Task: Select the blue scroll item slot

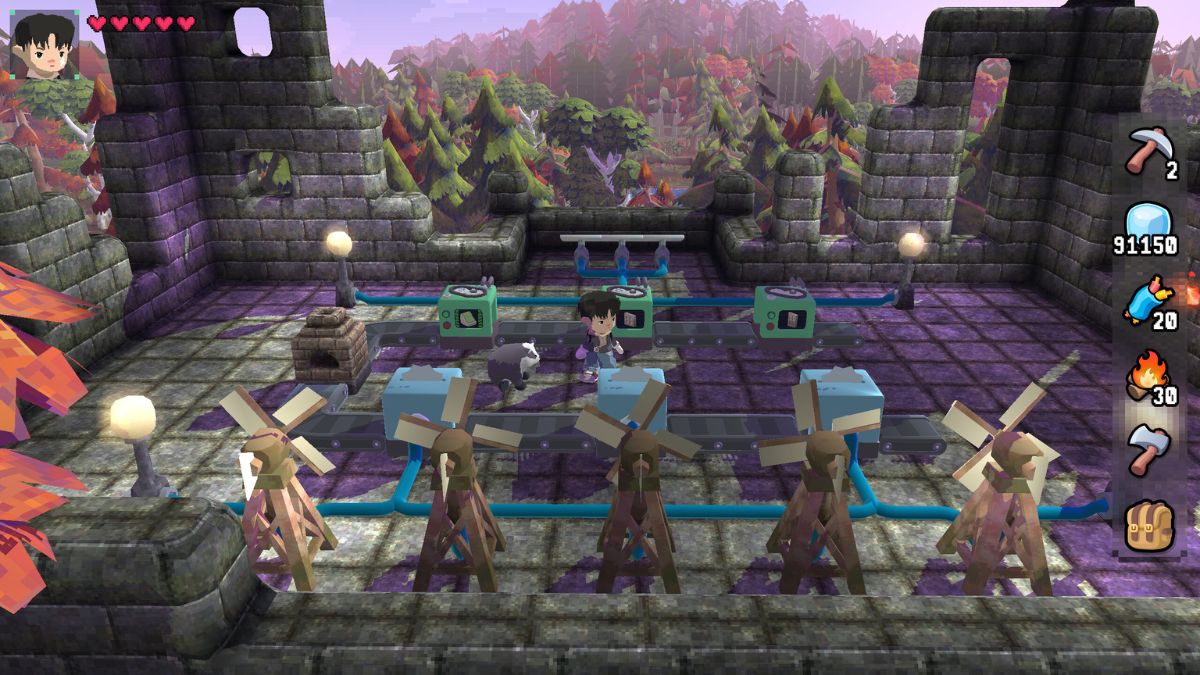Action: click(x=1148, y=299)
